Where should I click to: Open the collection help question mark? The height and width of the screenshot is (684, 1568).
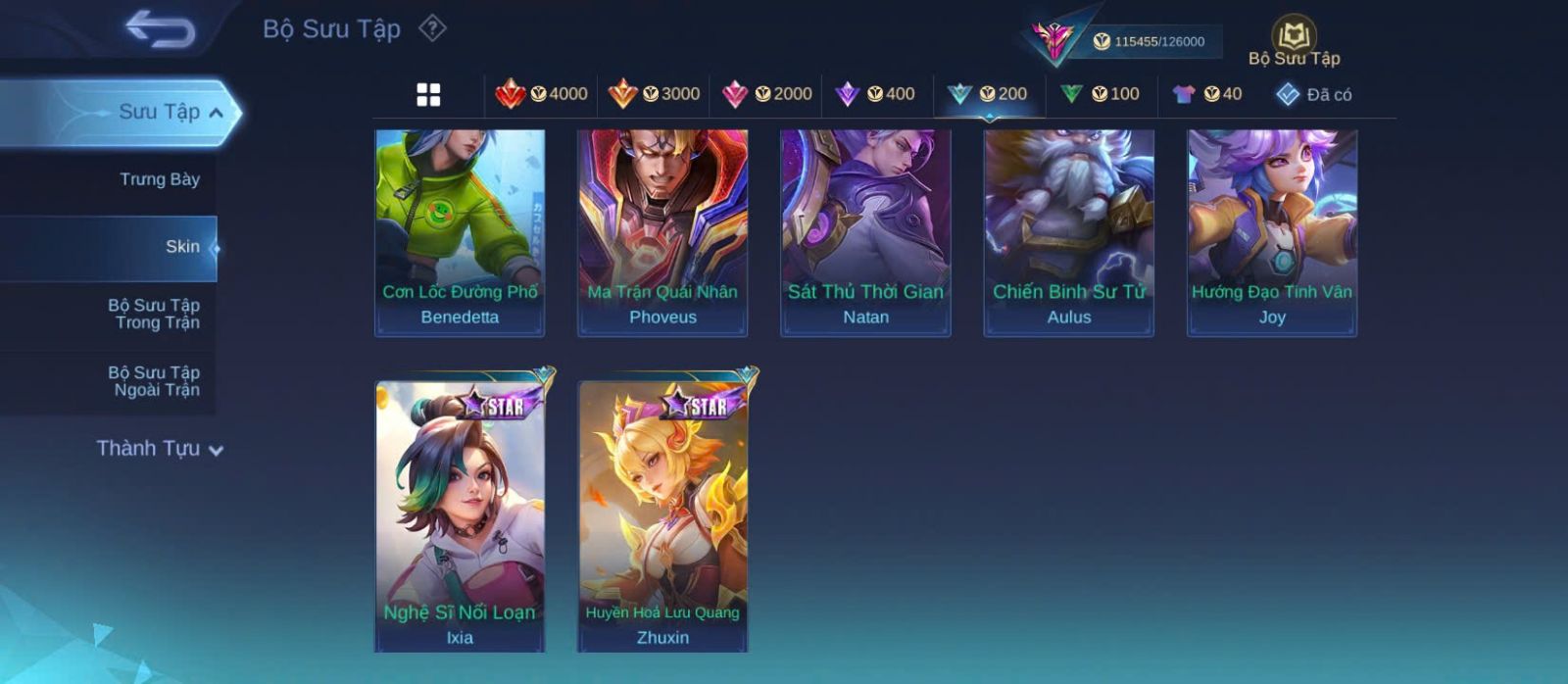432,28
